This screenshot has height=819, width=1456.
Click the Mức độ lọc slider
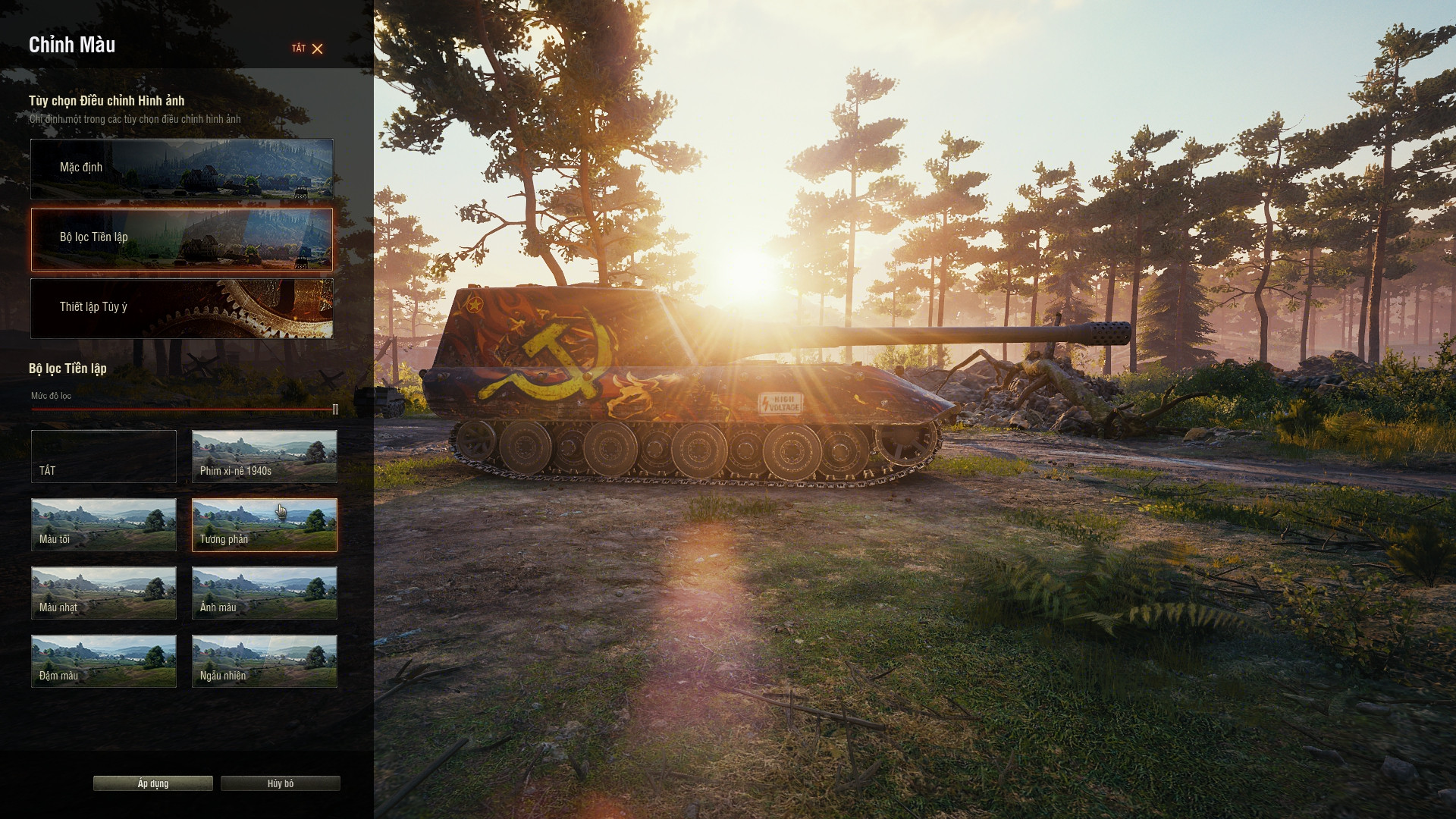(182, 409)
